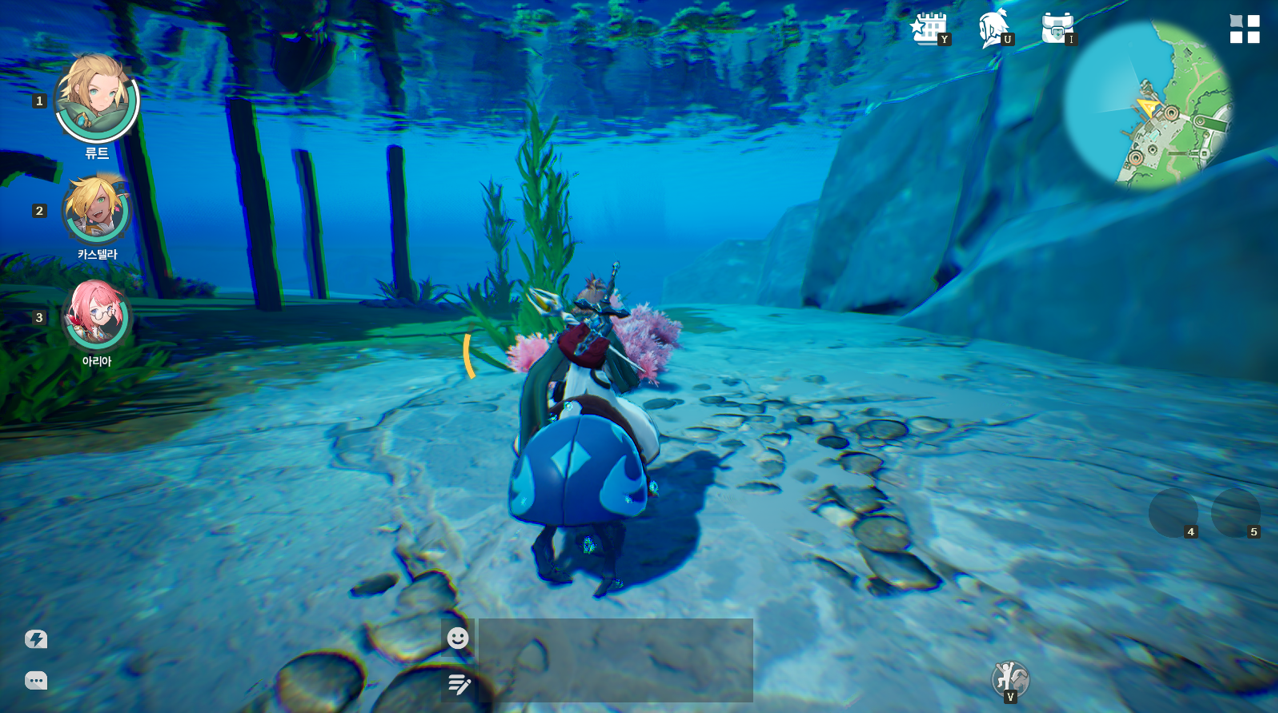Click the circular minimap
This screenshot has width=1278, height=713.
pos(1147,105)
